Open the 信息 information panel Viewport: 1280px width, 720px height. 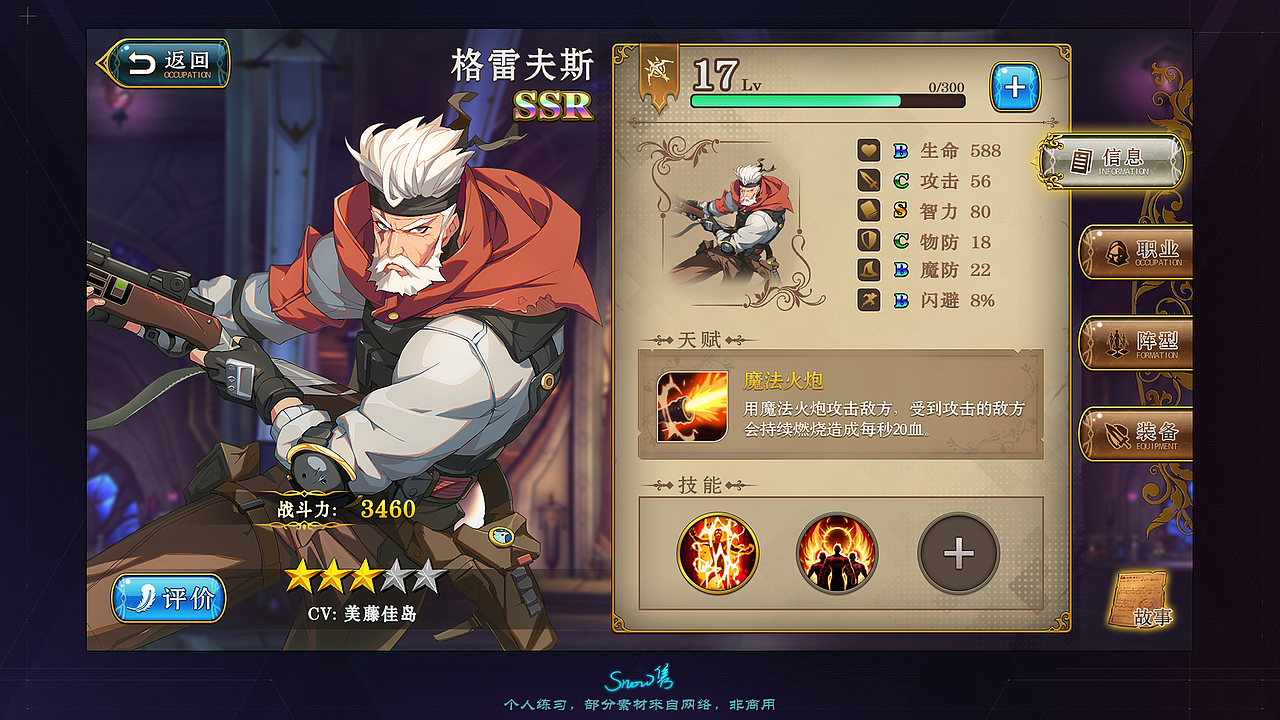[1120, 160]
